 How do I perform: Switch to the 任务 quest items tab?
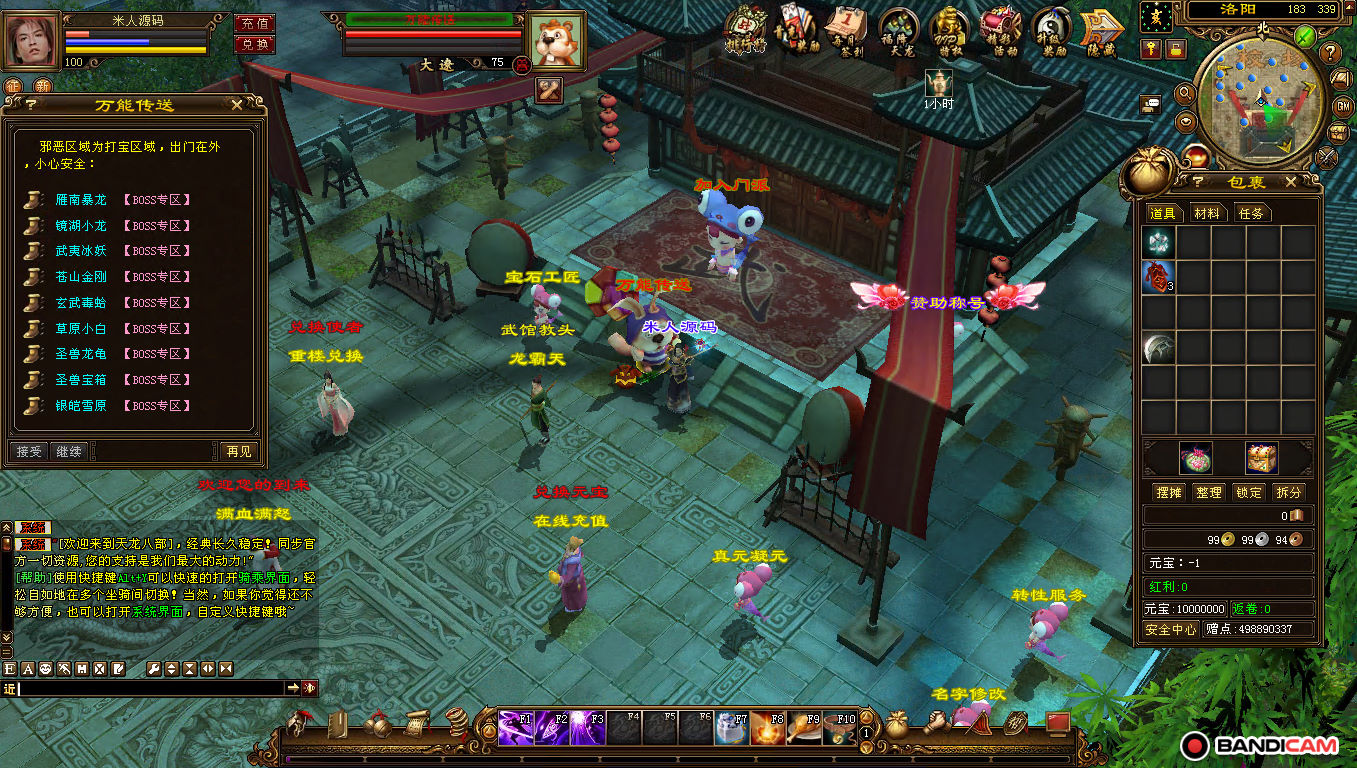pyautogui.click(x=1251, y=213)
